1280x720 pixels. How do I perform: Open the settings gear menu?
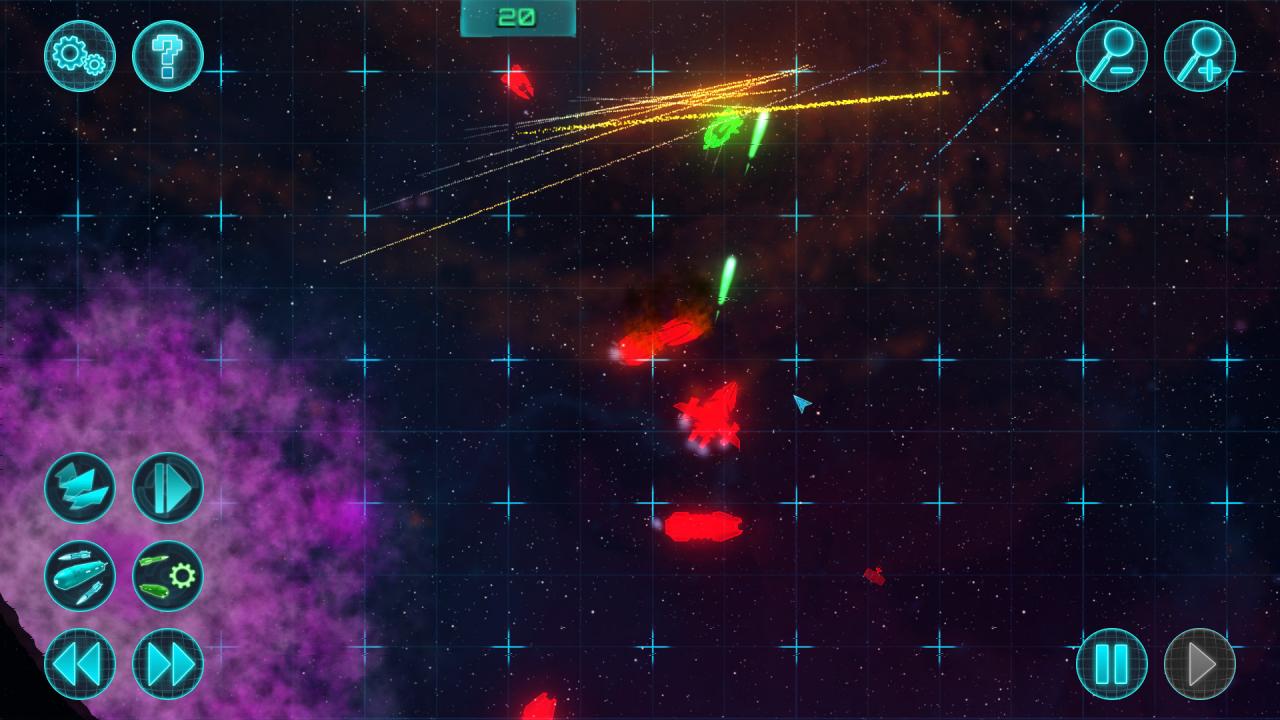[78, 57]
